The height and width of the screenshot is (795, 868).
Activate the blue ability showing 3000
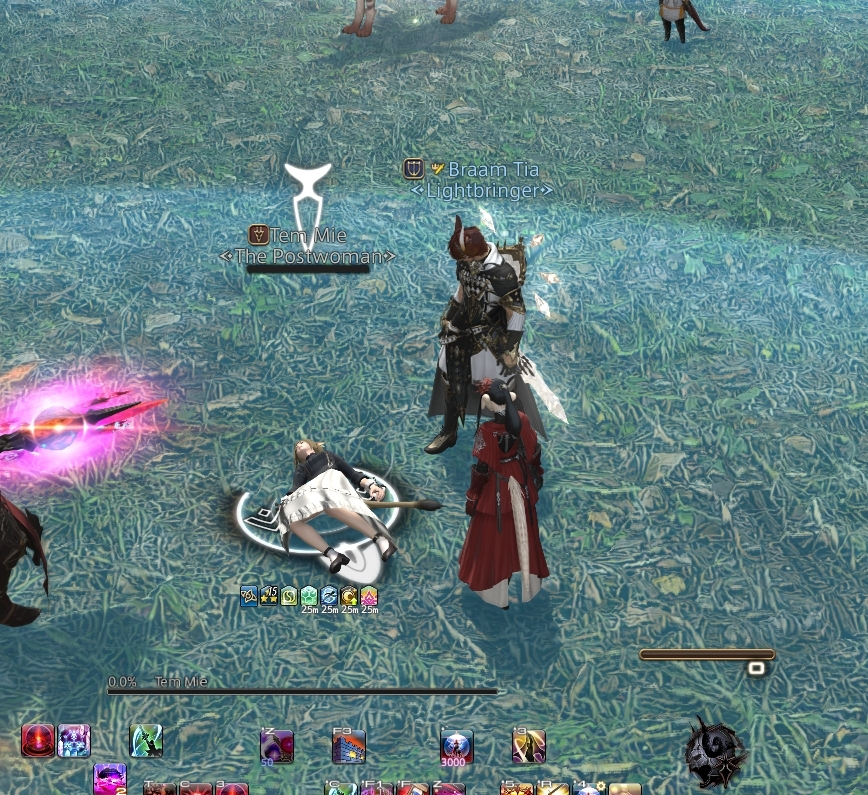pyautogui.click(x=457, y=746)
